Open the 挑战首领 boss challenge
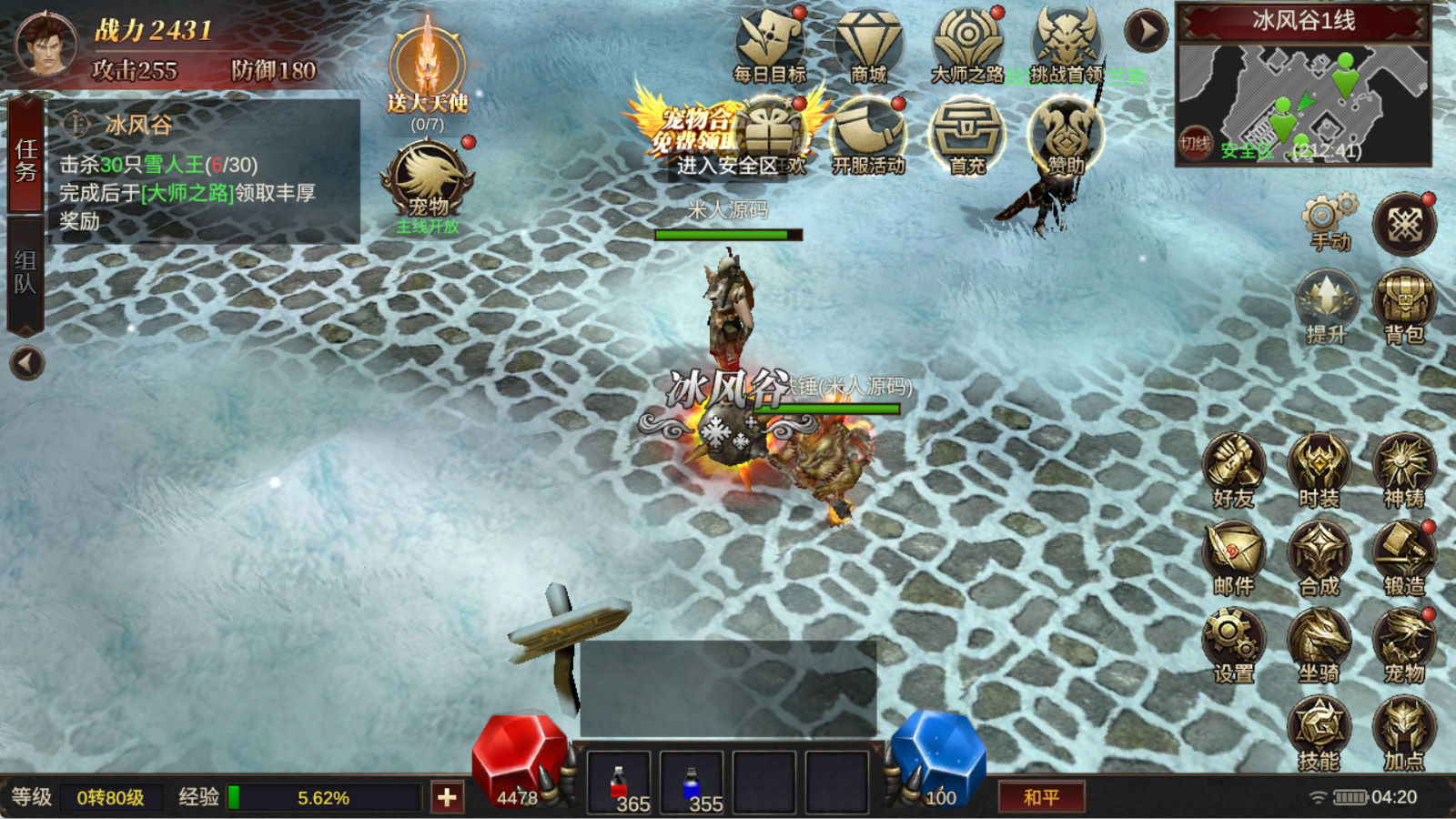This screenshot has width=1456, height=819. [x=1066, y=45]
